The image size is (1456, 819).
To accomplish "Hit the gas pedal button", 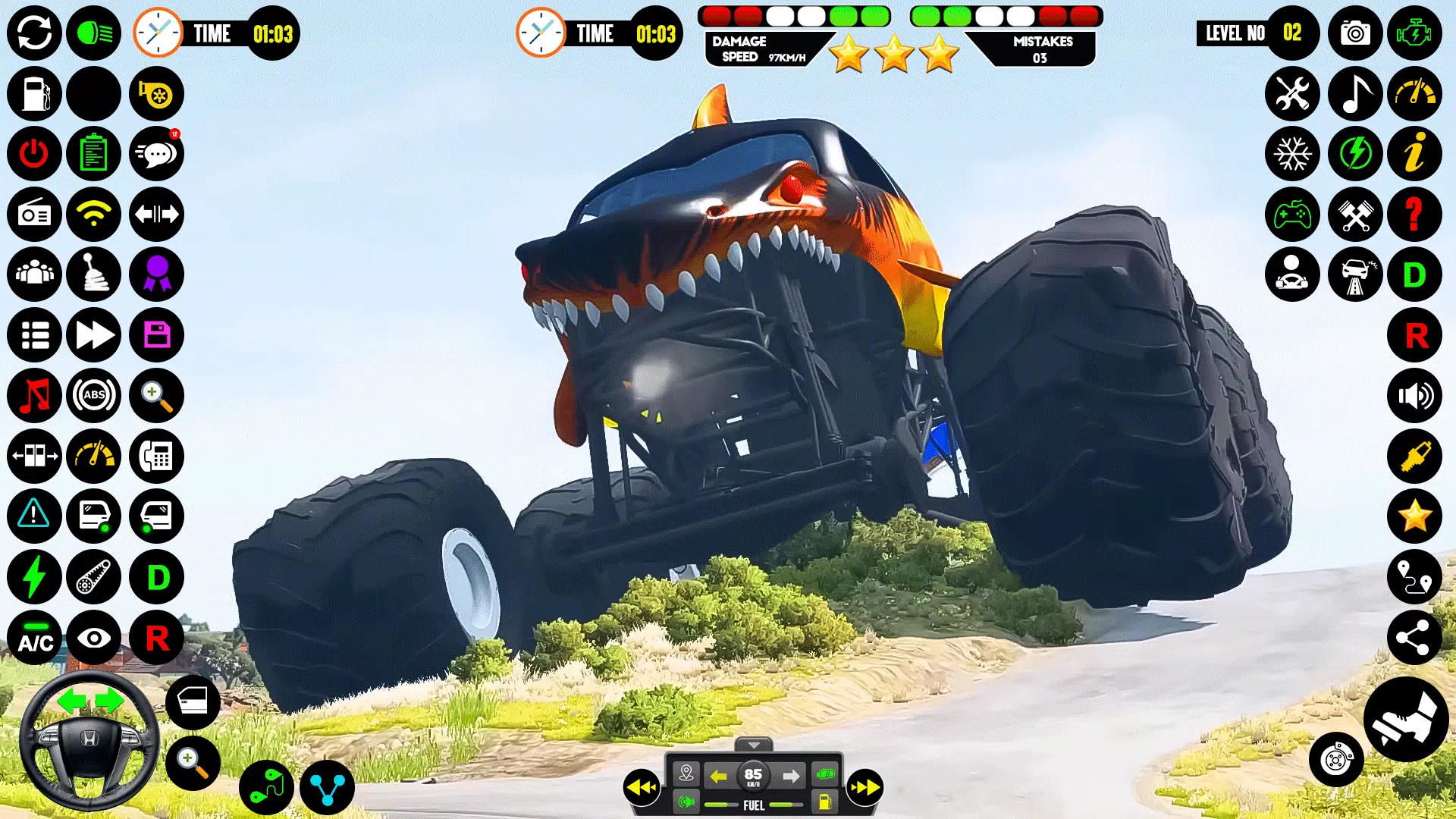I will click(1406, 719).
